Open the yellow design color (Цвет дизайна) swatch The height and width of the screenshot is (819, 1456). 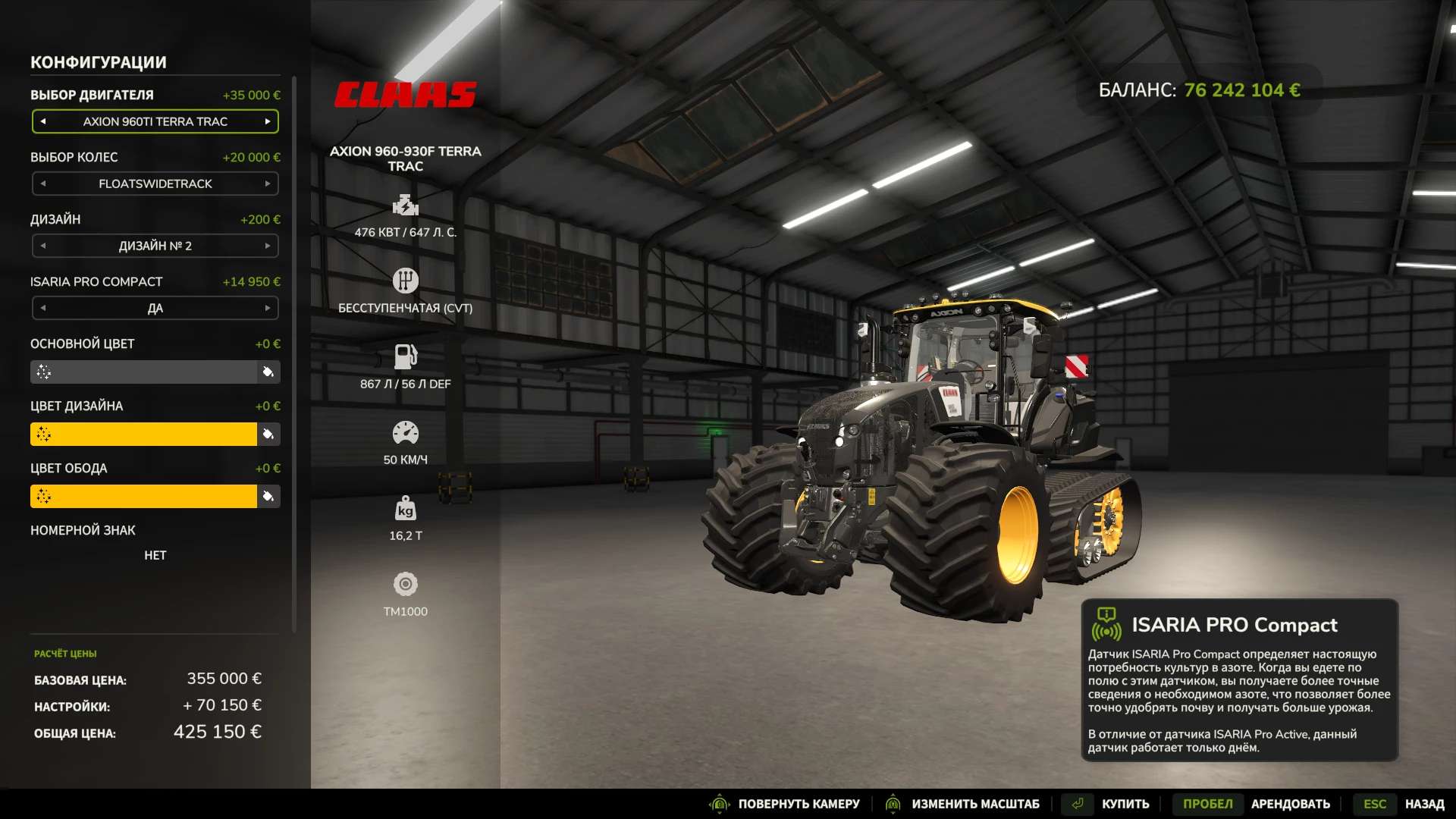pyautogui.click(x=144, y=435)
